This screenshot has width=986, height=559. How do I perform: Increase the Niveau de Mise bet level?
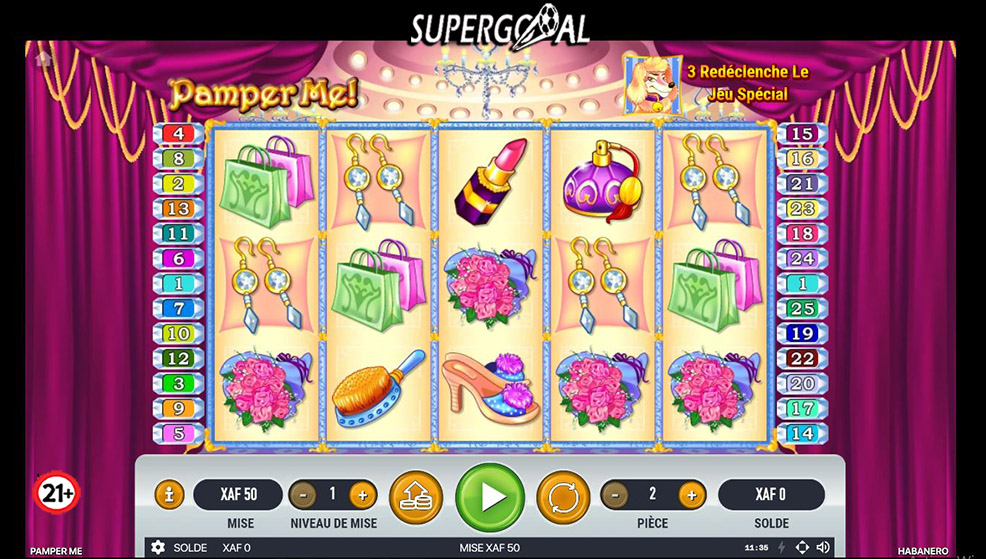[362, 494]
